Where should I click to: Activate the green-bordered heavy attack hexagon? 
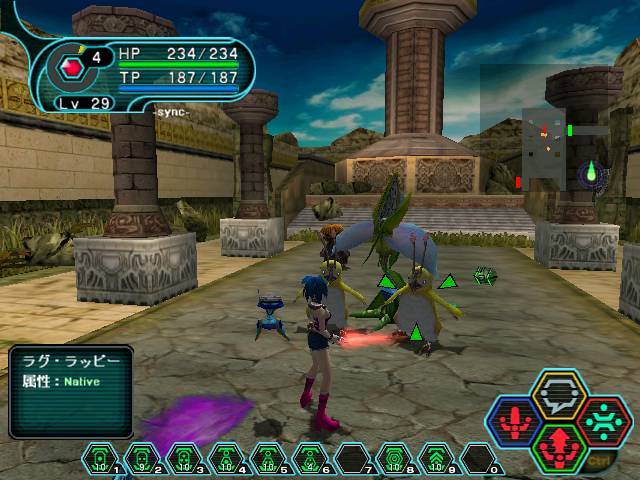(559, 445)
